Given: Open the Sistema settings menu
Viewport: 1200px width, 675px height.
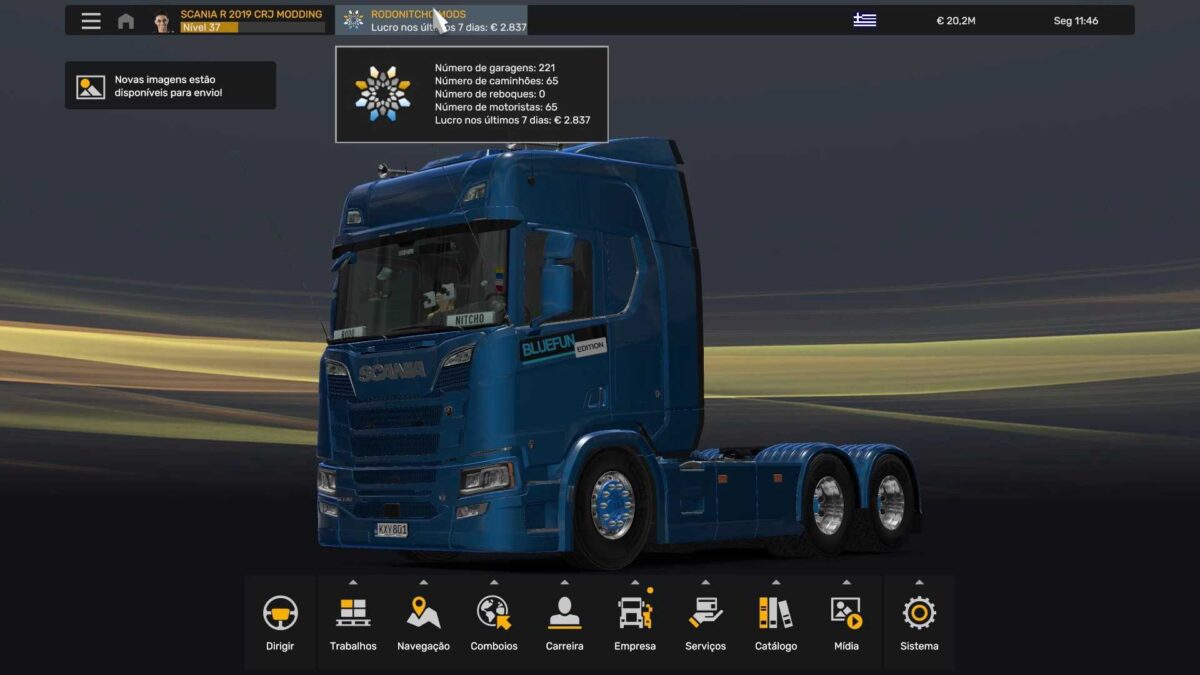Looking at the screenshot, I should 919,622.
